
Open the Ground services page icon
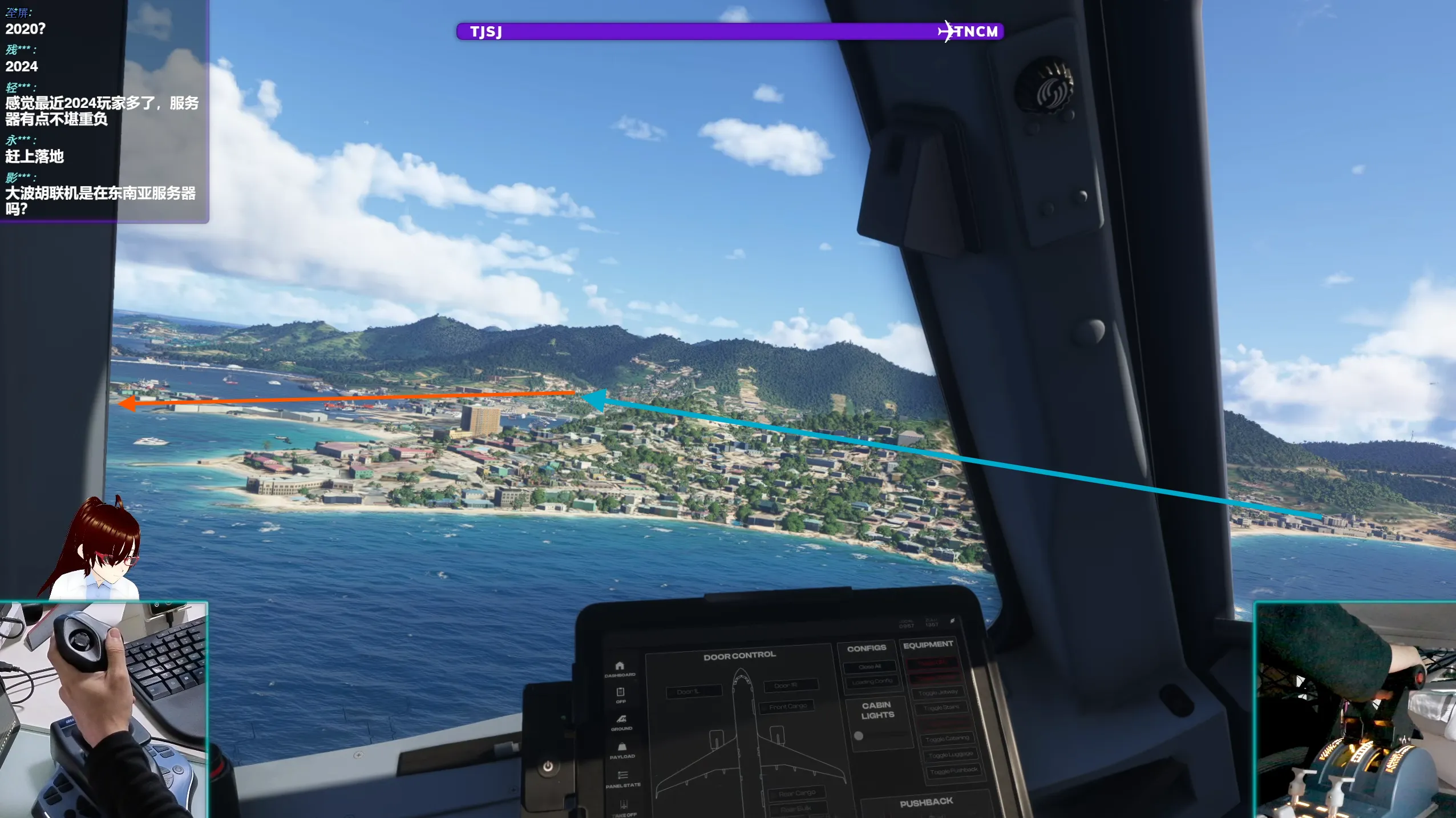621,718
